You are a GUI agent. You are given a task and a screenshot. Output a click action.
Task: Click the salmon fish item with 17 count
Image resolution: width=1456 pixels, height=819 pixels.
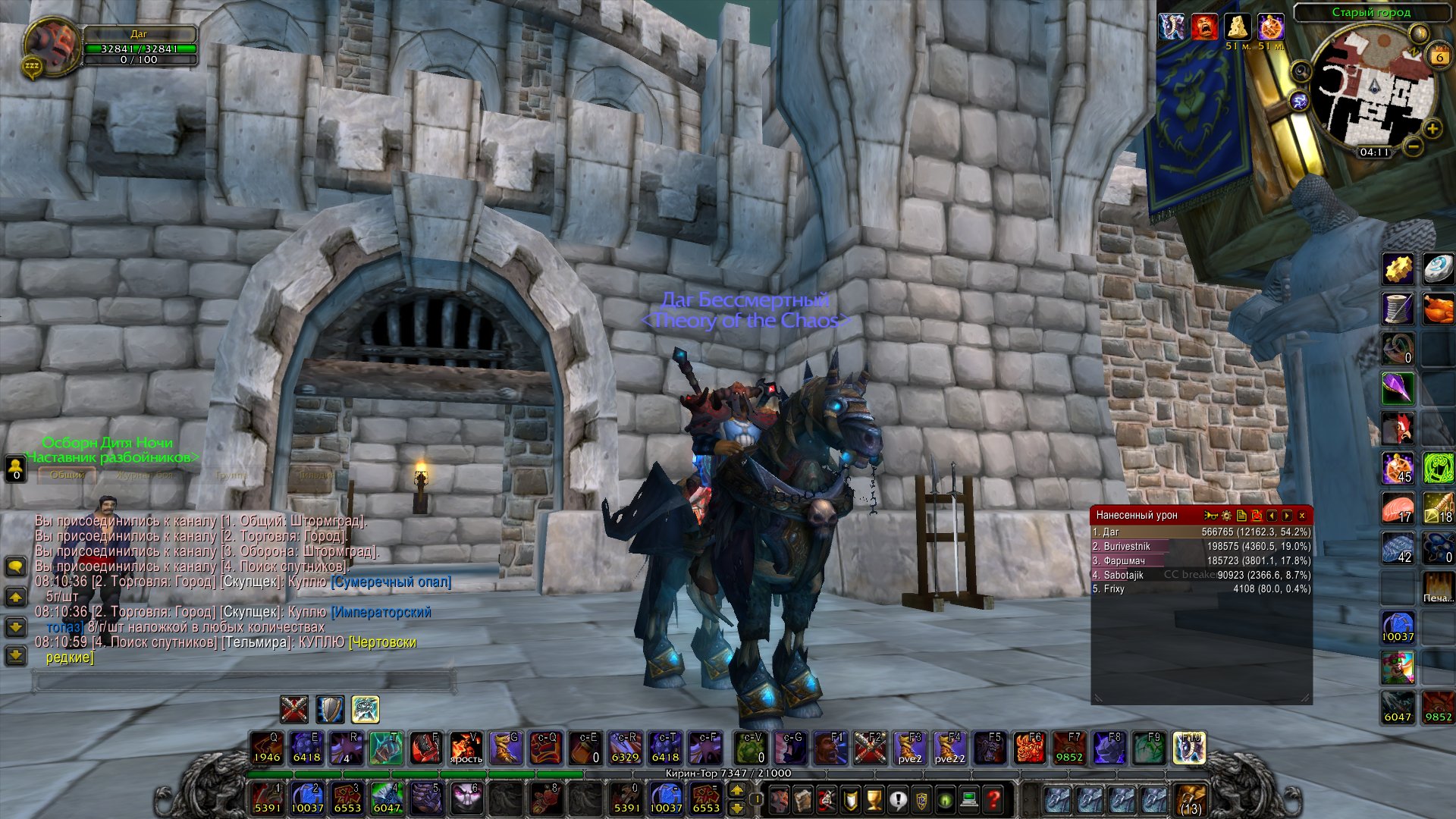[x=1398, y=508]
